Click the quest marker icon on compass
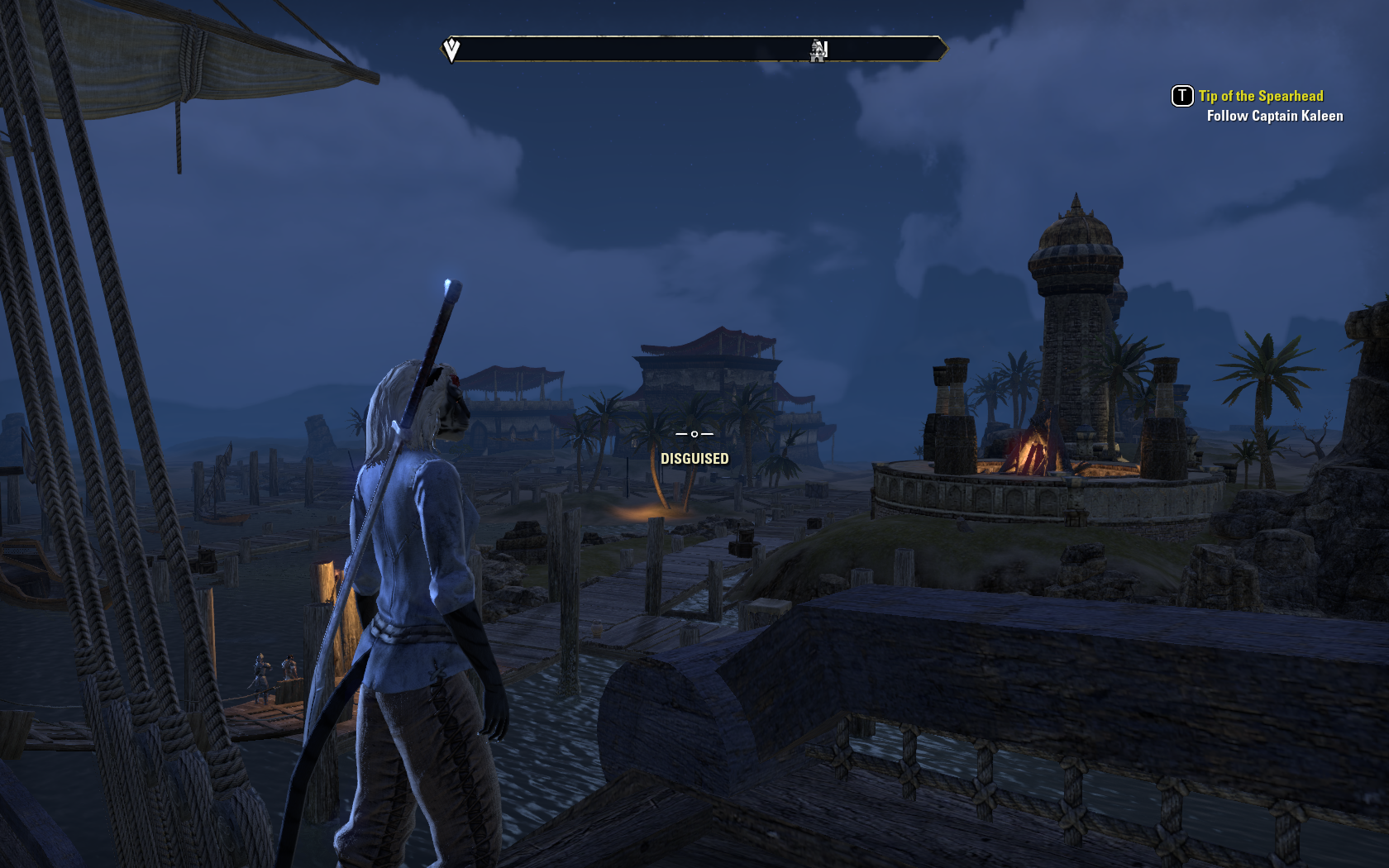1389x868 pixels. pyautogui.click(x=451, y=50)
